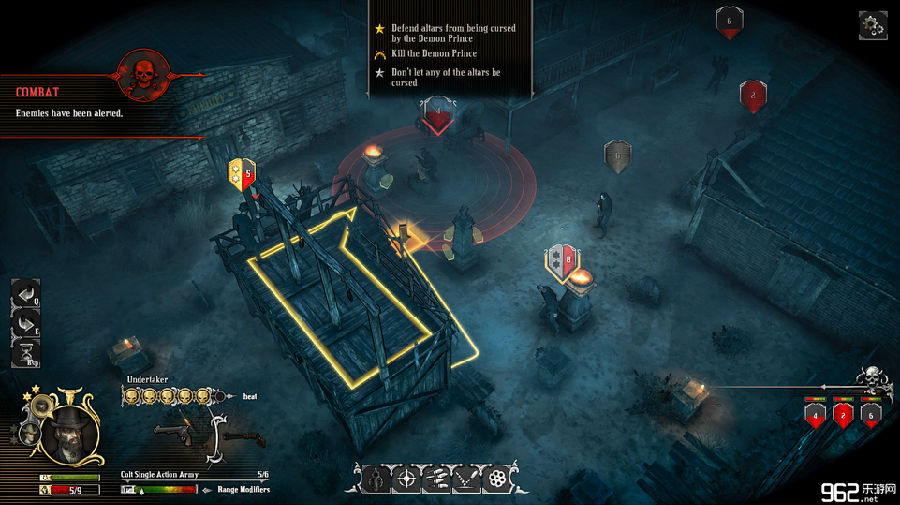
Task: Click the hourglass end turn button
Action: point(25,354)
